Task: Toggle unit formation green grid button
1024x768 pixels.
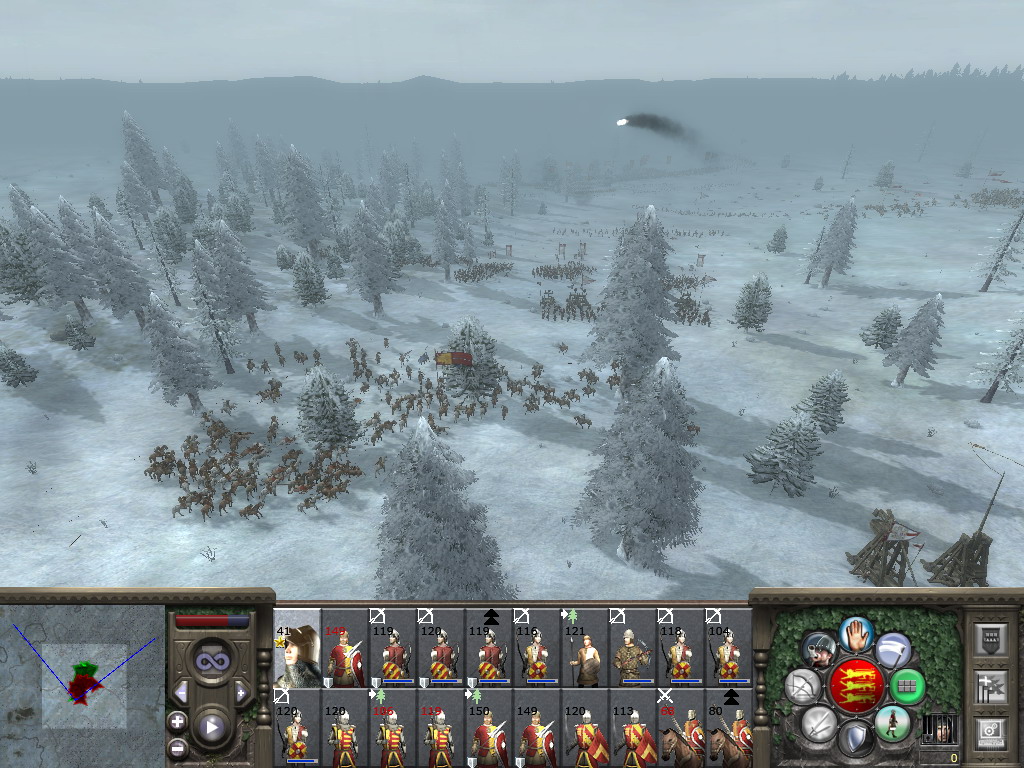Action: tap(908, 686)
